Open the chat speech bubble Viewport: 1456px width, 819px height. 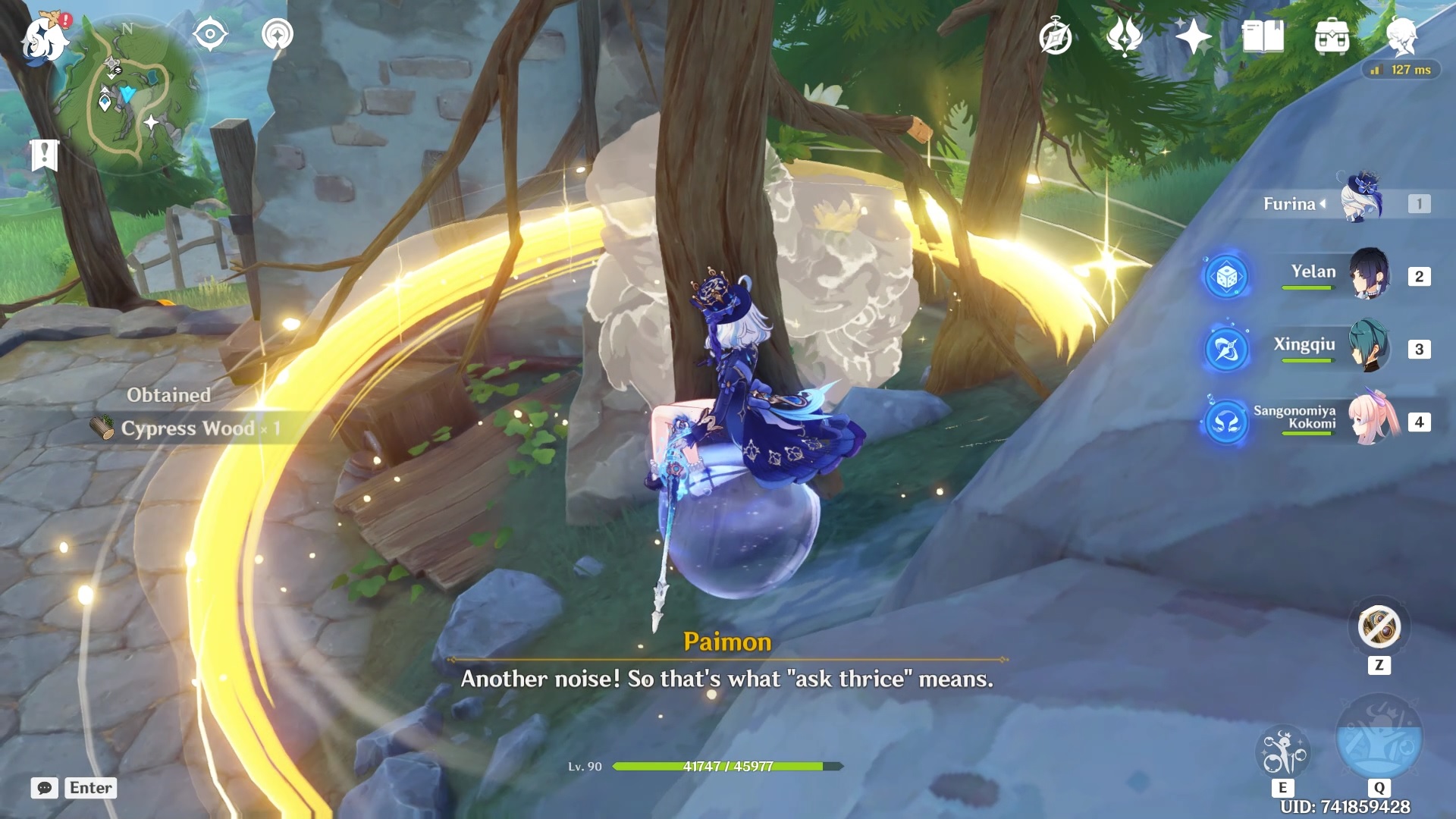(x=44, y=788)
